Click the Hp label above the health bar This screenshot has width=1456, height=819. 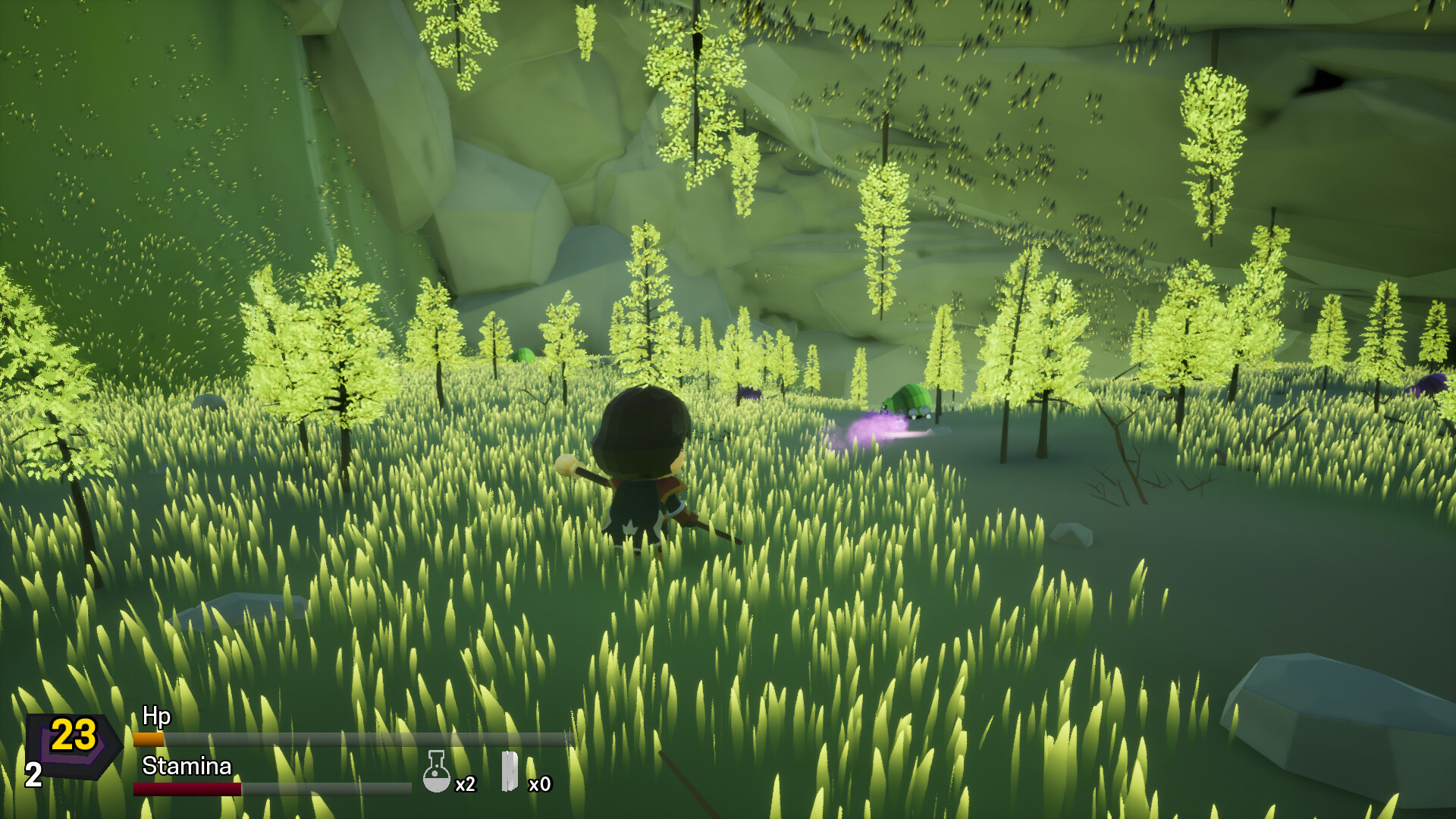click(155, 716)
